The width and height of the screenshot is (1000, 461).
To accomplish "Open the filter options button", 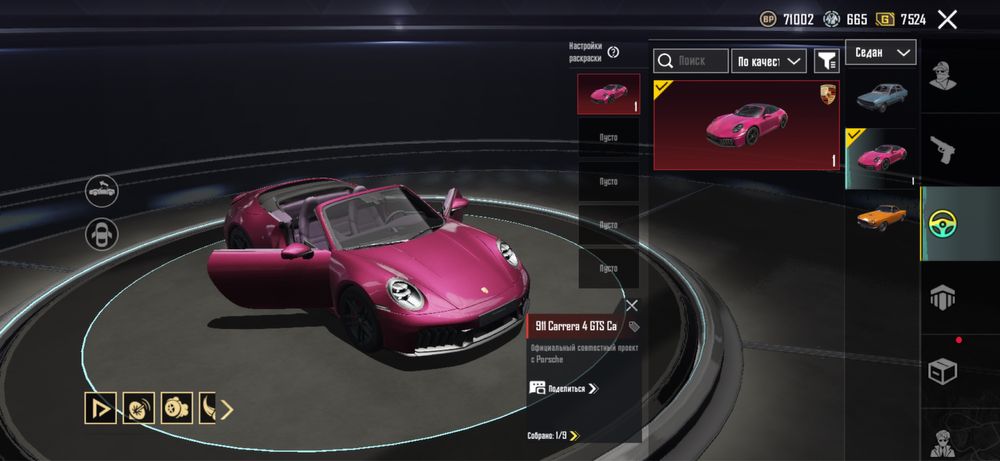I will (x=826, y=61).
